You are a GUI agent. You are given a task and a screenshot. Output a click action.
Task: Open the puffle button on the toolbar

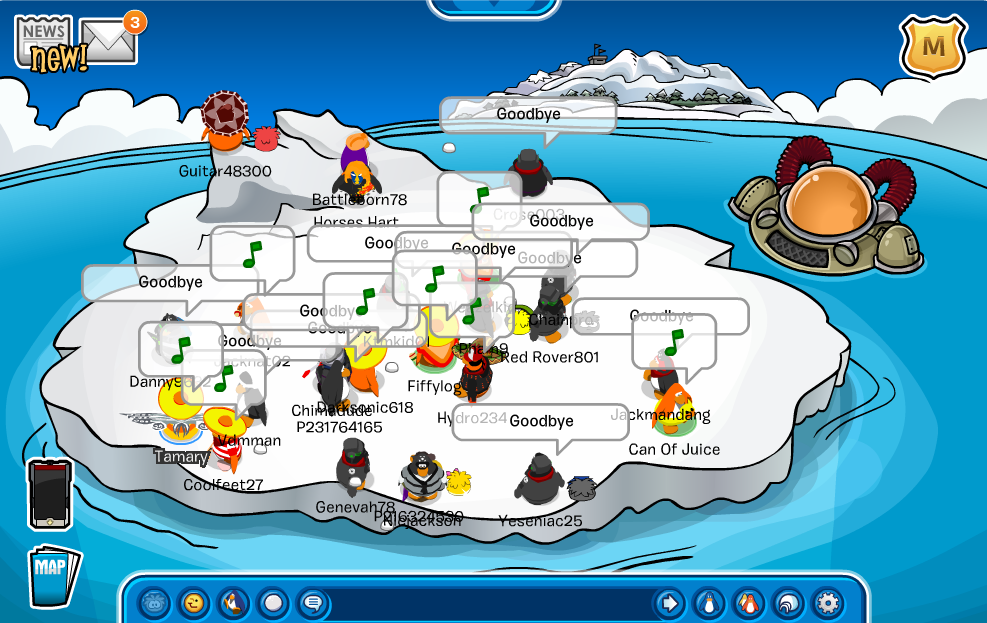154,603
